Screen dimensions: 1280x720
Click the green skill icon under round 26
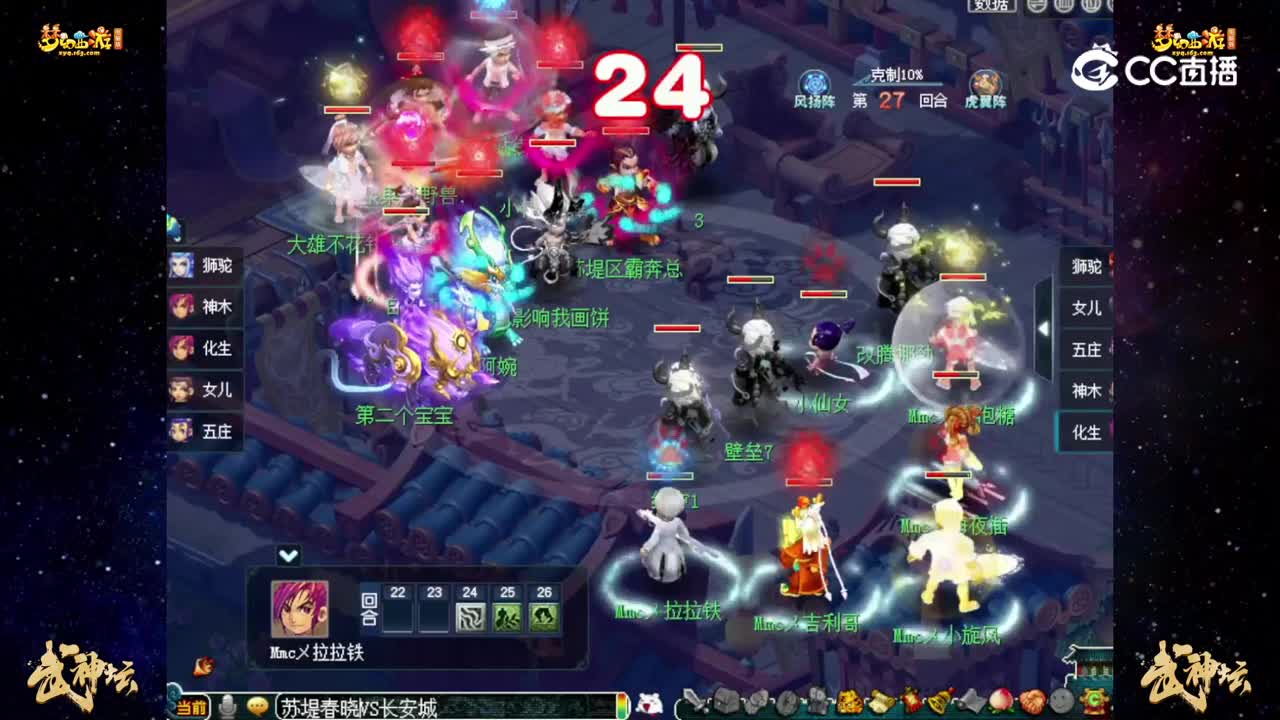pos(544,615)
